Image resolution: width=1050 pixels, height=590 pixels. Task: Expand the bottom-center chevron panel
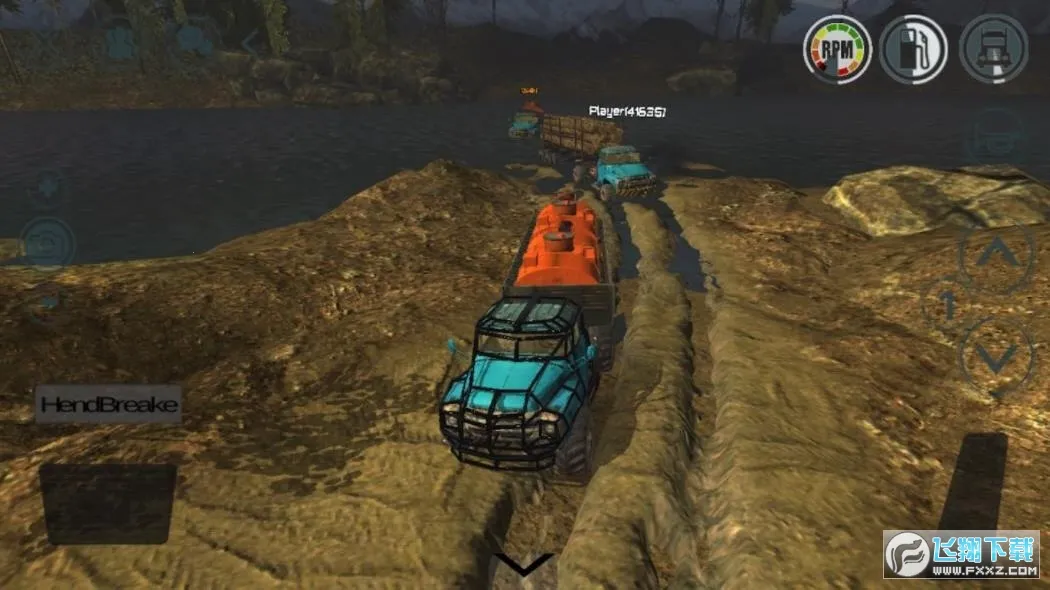[x=524, y=565]
